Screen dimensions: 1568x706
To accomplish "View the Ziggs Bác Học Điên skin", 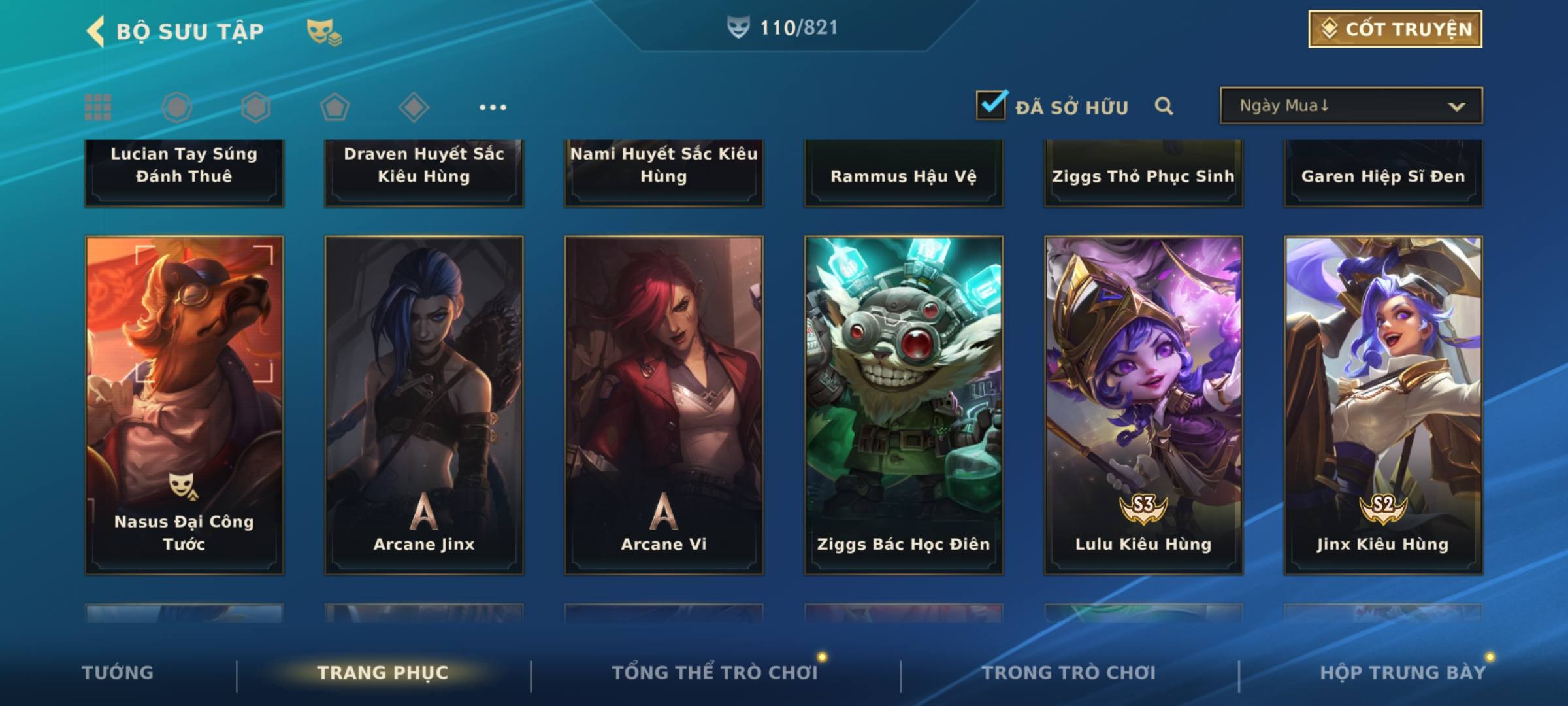I will 904,405.
